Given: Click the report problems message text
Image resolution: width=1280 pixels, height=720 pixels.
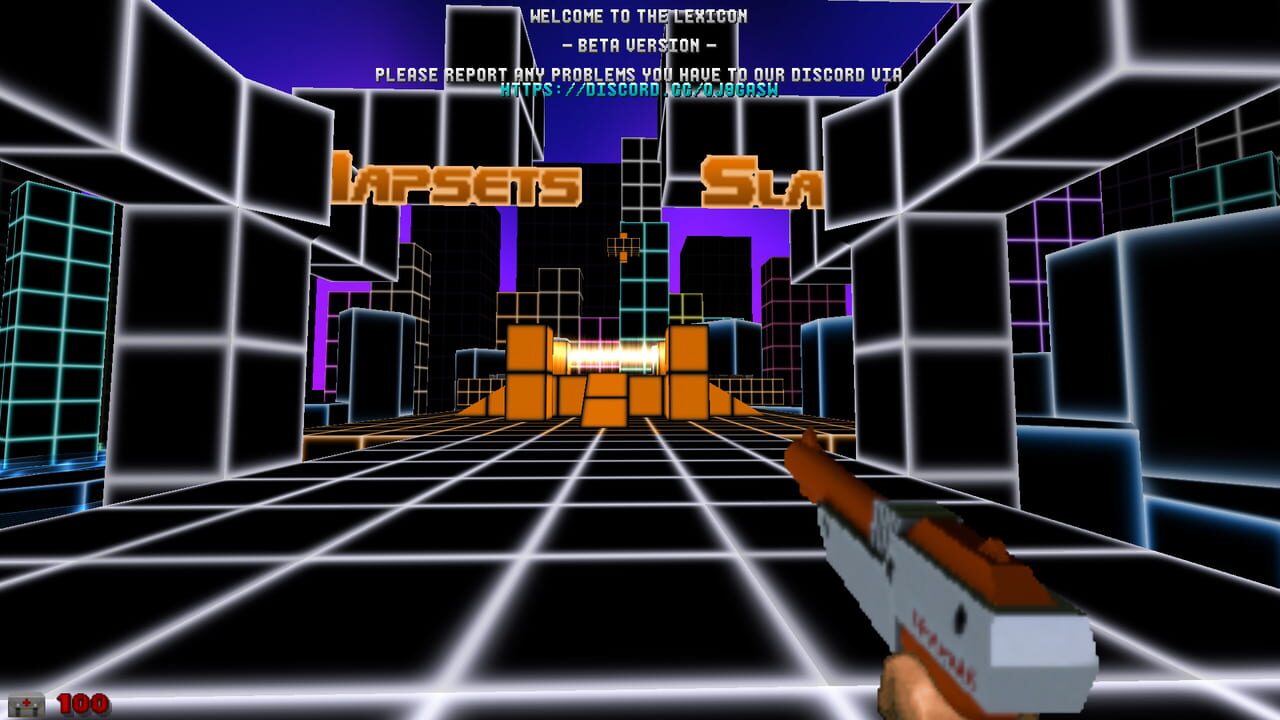Looking at the screenshot, I should pyautogui.click(x=642, y=71).
